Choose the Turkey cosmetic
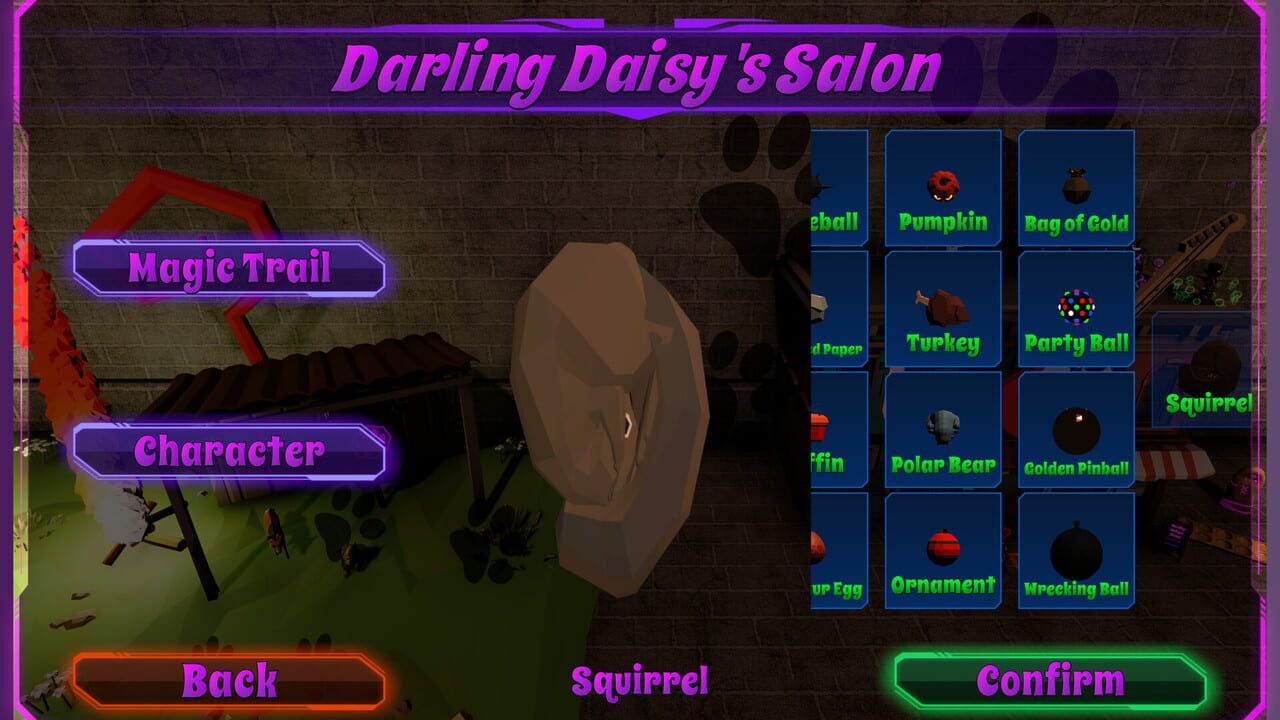 point(942,310)
